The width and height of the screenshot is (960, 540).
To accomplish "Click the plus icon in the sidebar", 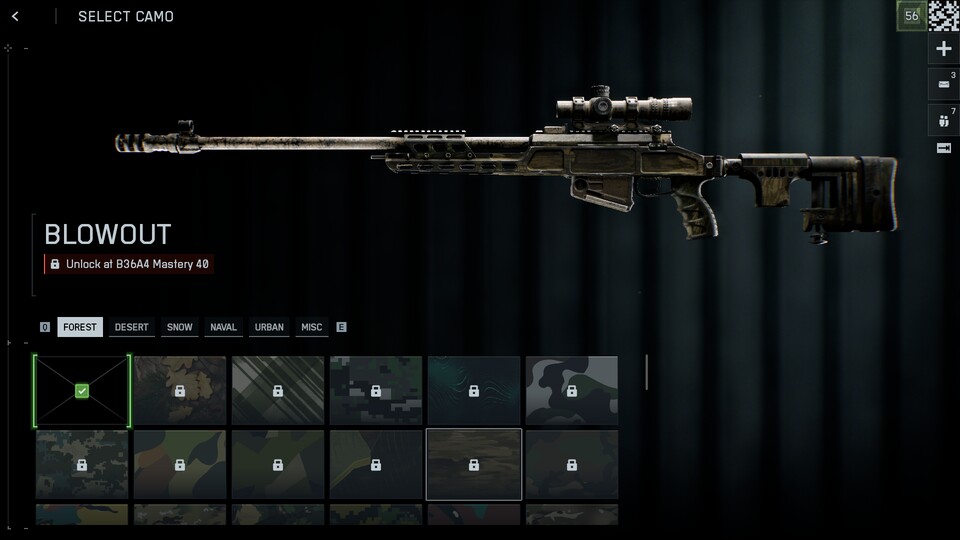I will tap(943, 49).
